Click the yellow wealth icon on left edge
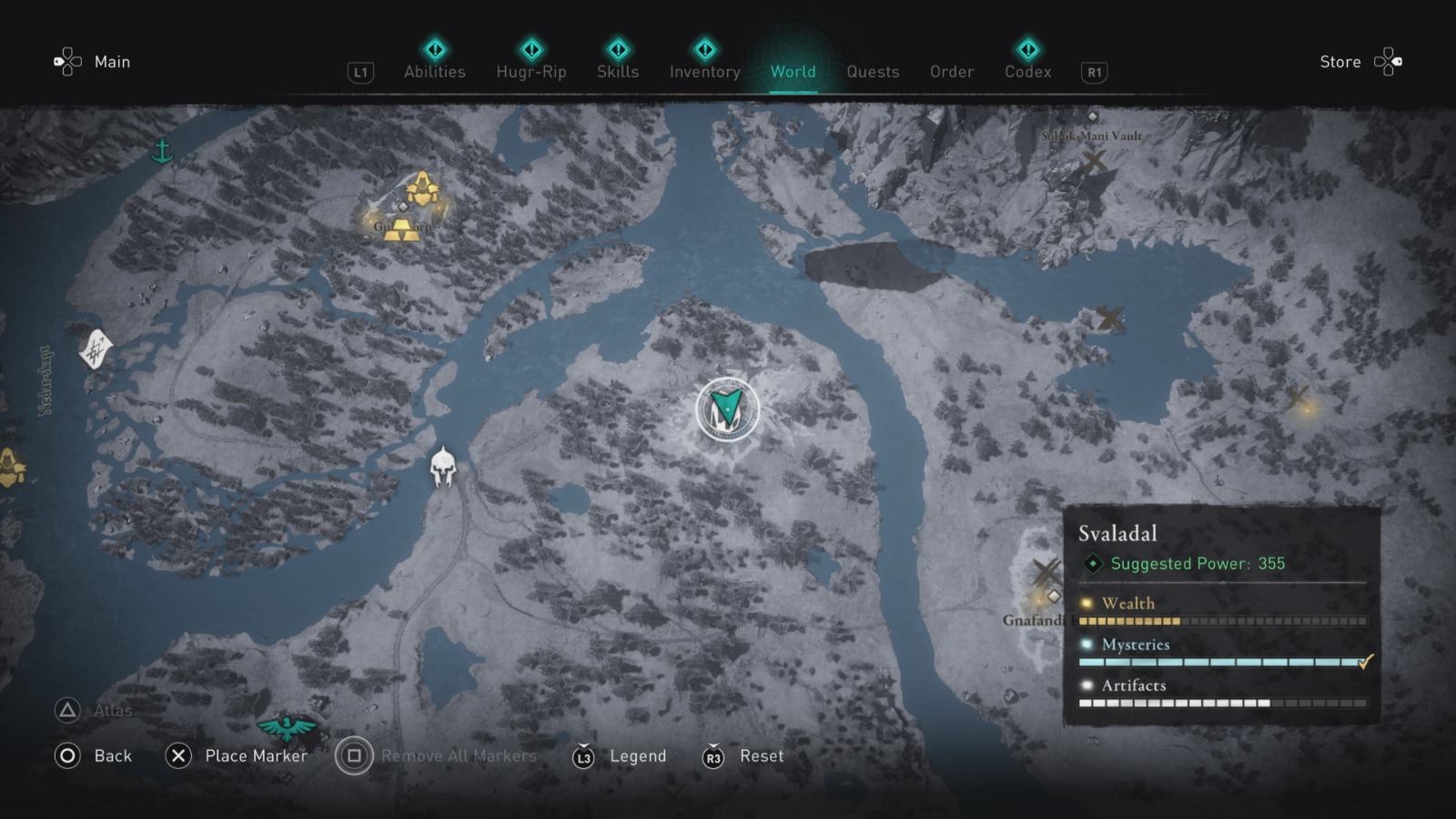Viewport: 1456px width, 819px height. click(x=9, y=466)
